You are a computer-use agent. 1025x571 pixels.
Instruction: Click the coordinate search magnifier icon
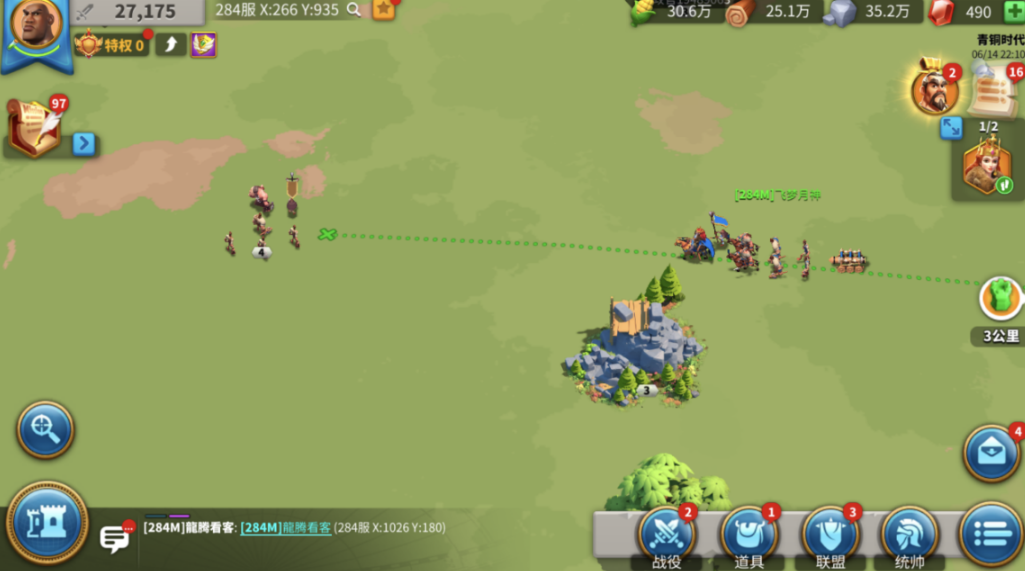[x=353, y=10]
